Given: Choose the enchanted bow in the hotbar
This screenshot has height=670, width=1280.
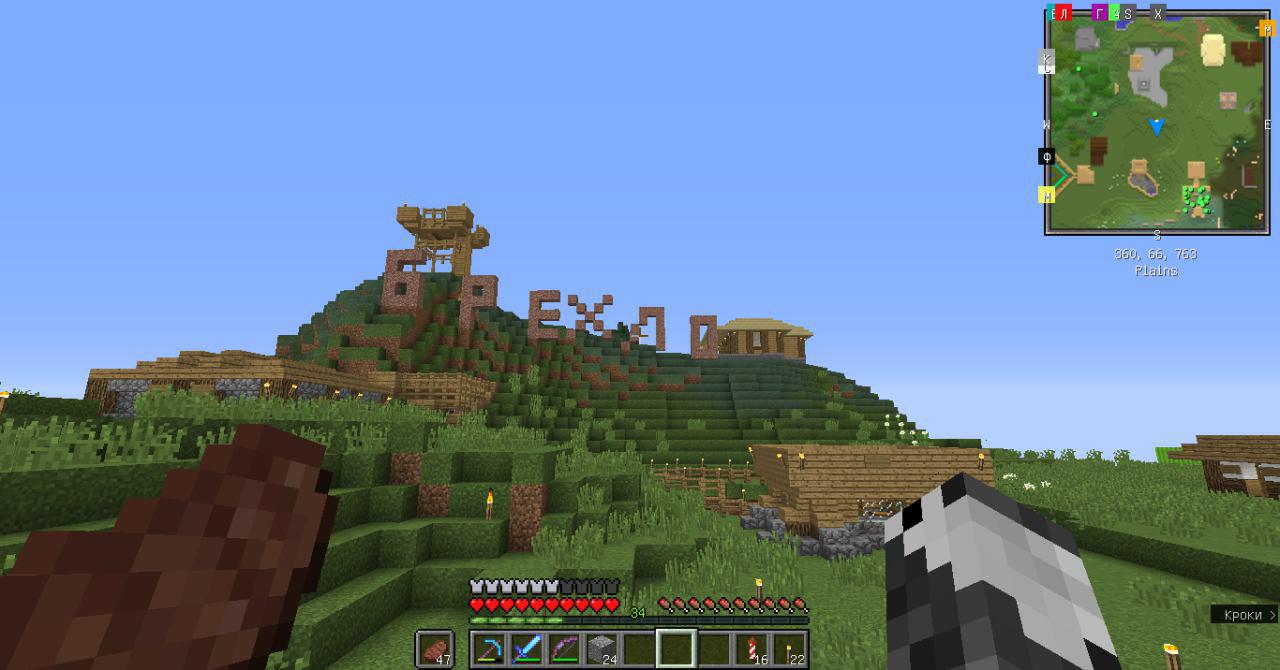Looking at the screenshot, I should pyautogui.click(x=564, y=649).
